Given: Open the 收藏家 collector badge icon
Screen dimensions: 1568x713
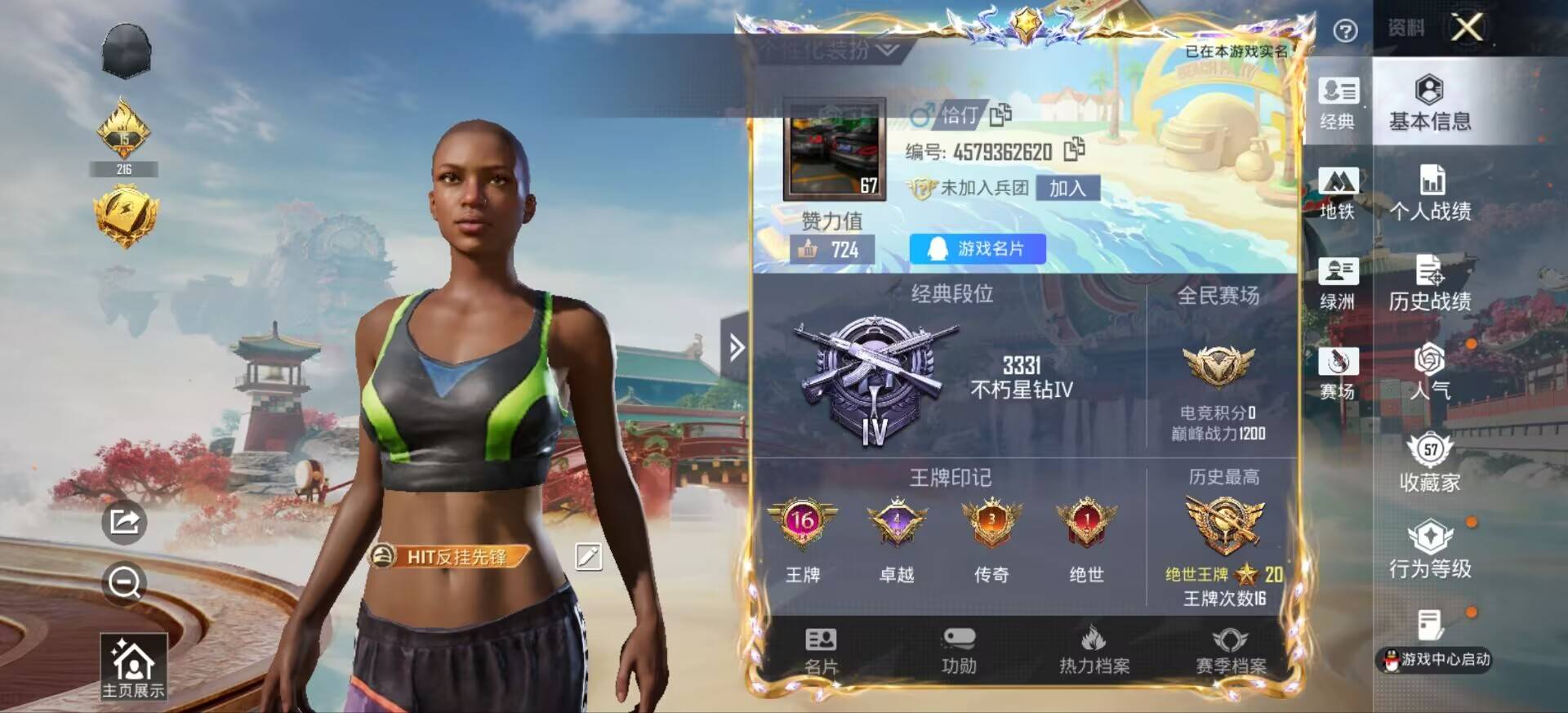Looking at the screenshot, I should tap(1428, 462).
